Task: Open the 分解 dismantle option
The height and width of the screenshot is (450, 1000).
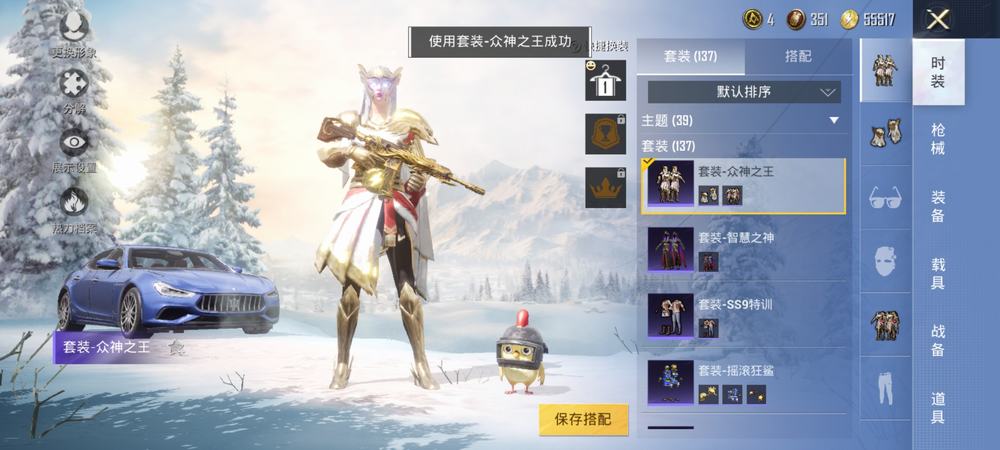Action: pyautogui.click(x=74, y=90)
